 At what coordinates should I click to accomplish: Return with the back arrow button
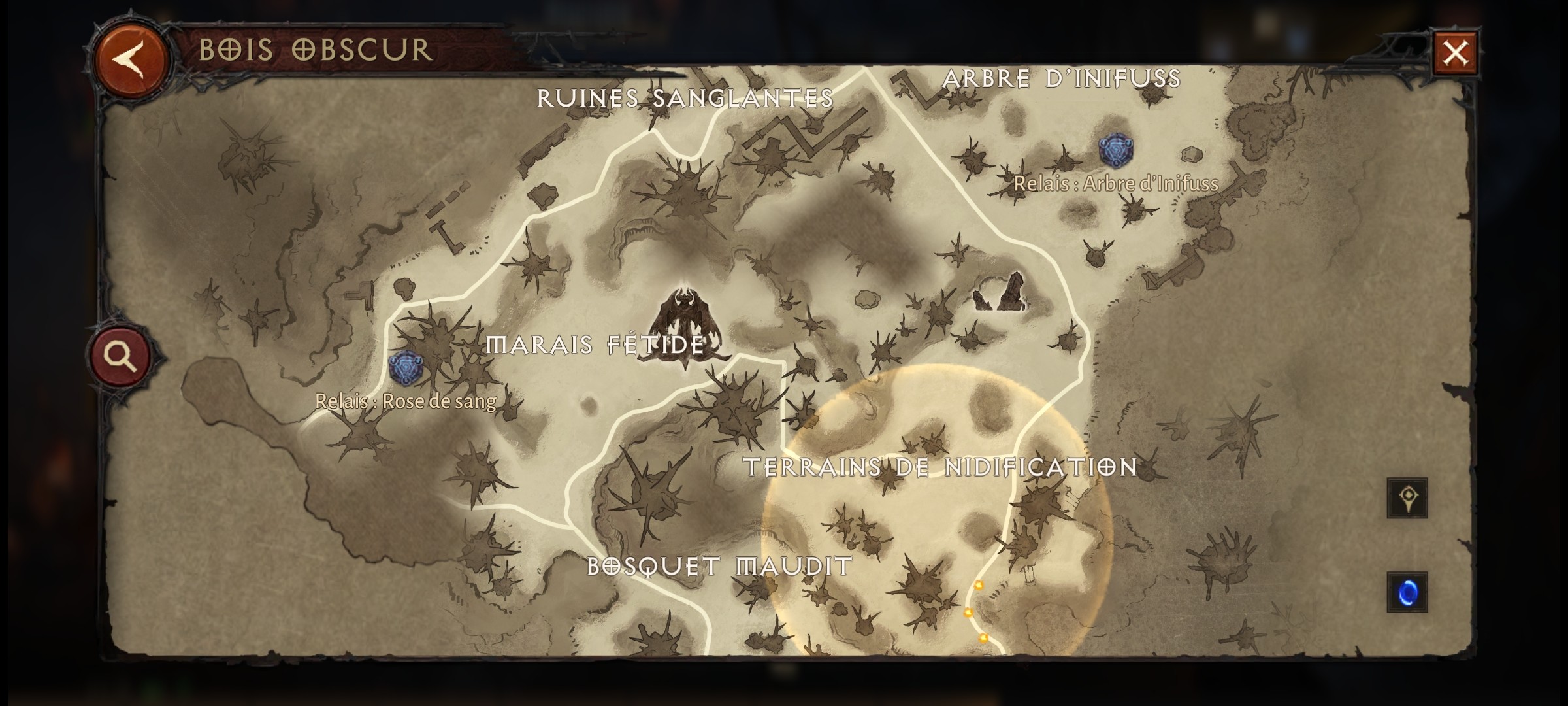click(128, 58)
